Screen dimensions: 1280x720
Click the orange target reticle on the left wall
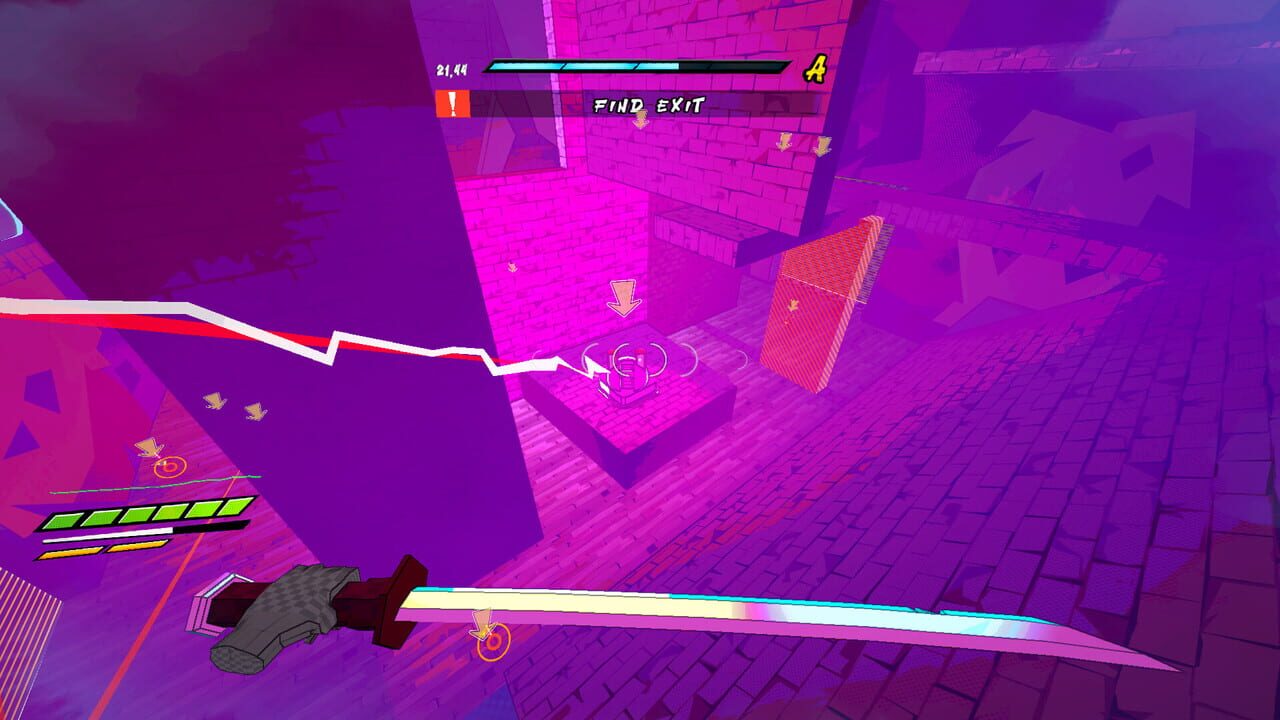click(170, 467)
